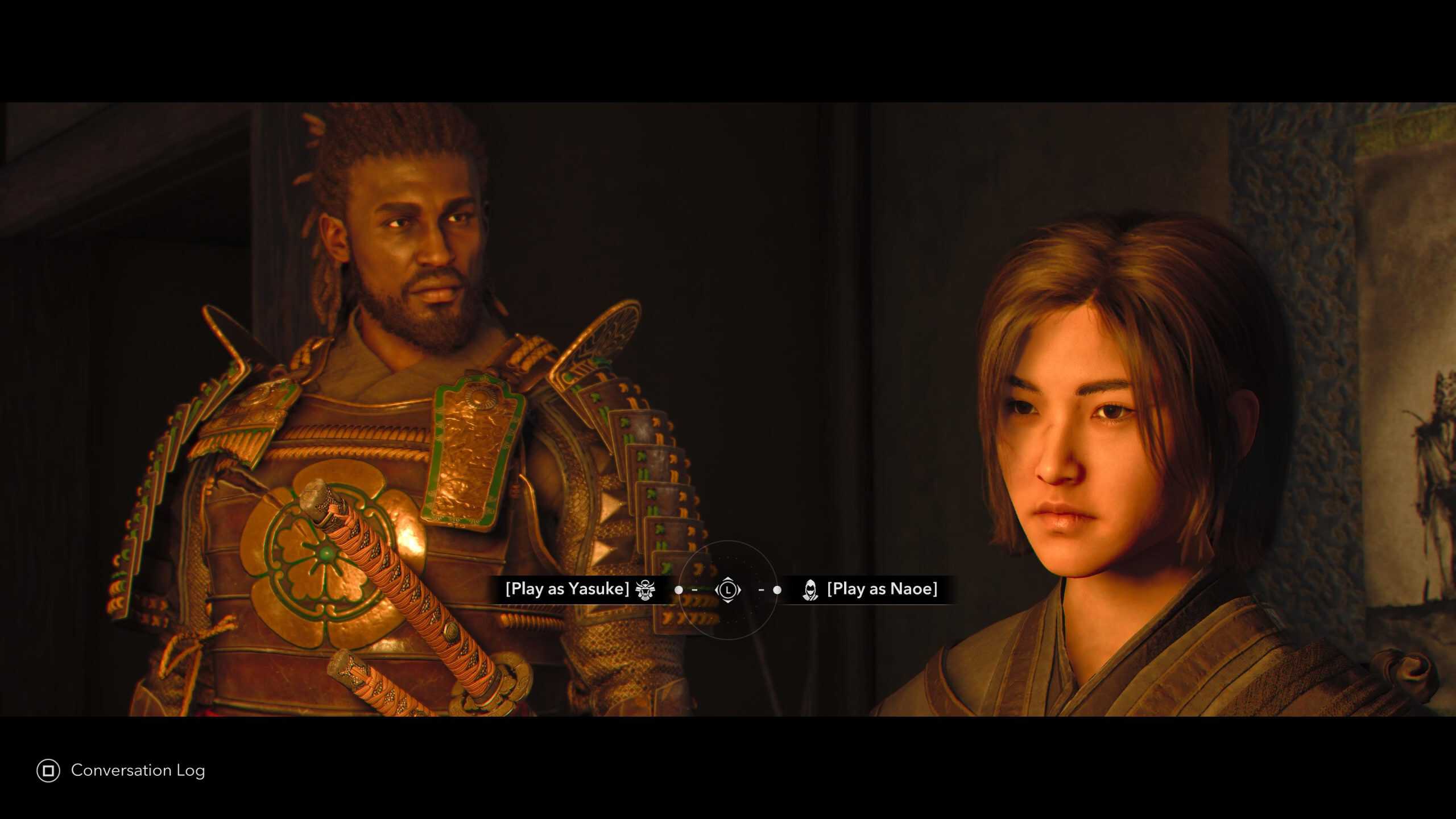The image size is (1456, 819).
Task: Toggle the selection dot next to Naoe's option
Action: [x=777, y=591]
